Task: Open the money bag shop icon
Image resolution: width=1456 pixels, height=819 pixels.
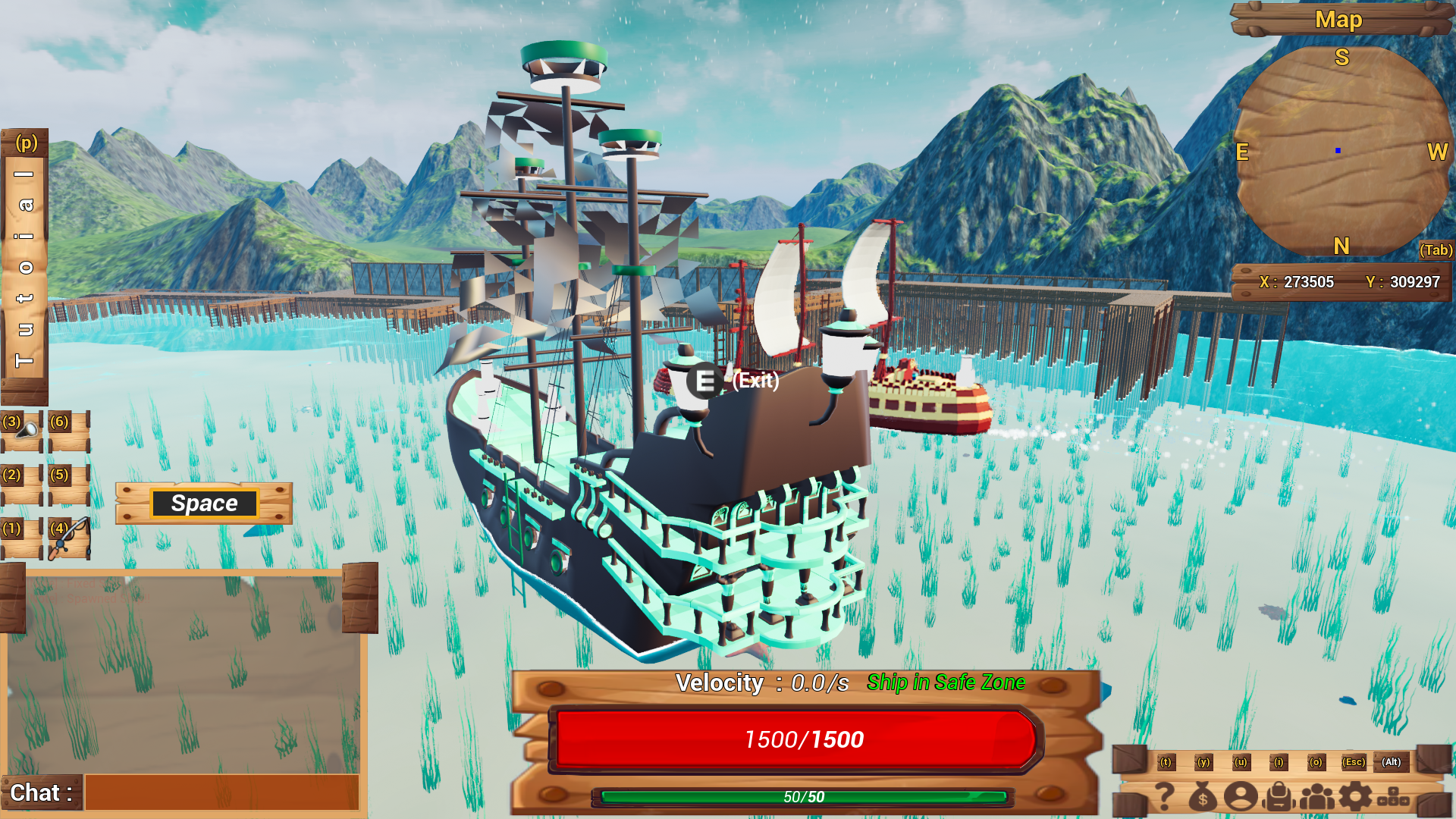Action: [x=1203, y=796]
